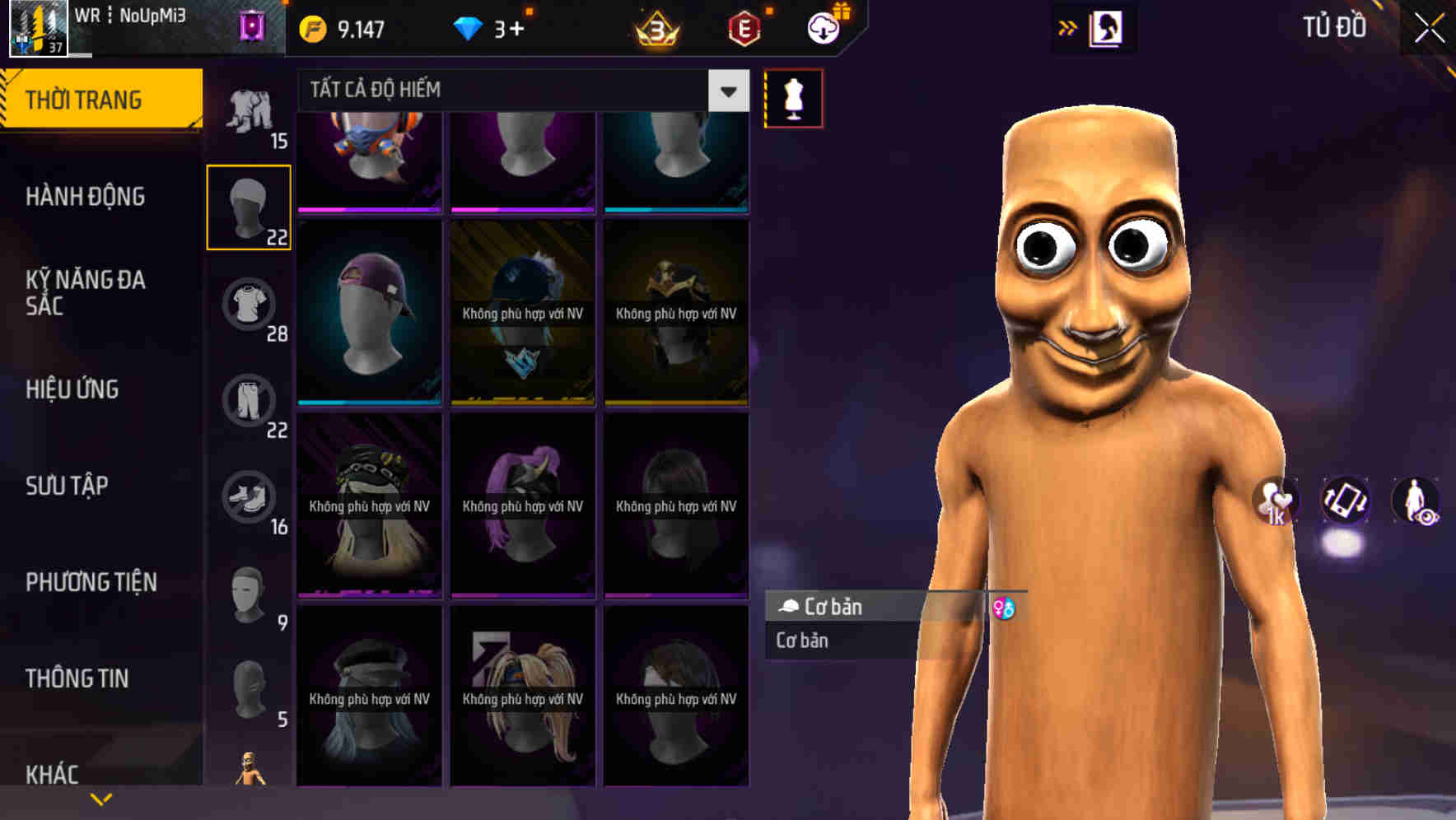Open the TẤT CẢ ĐỘ HIẾM rarity dropdown
1456x820 pixels.
511,91
